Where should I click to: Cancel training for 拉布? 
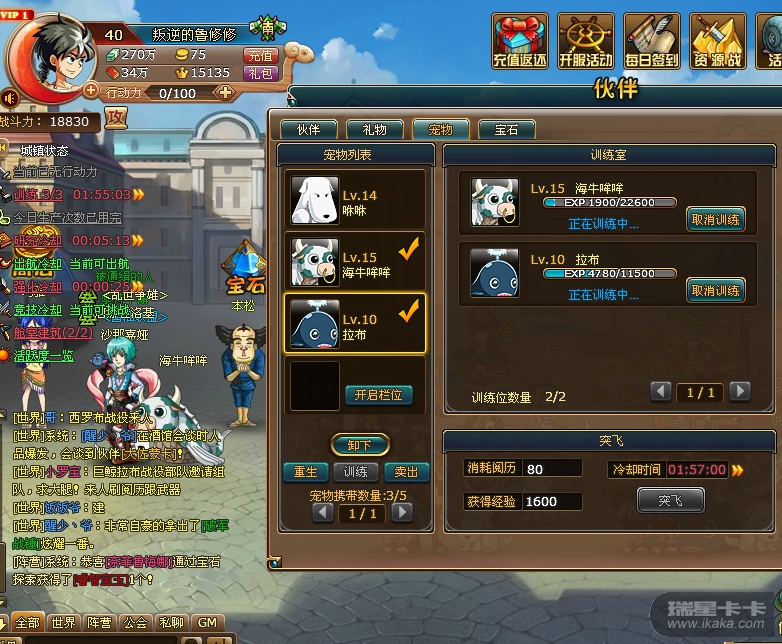tap(715, 290)
